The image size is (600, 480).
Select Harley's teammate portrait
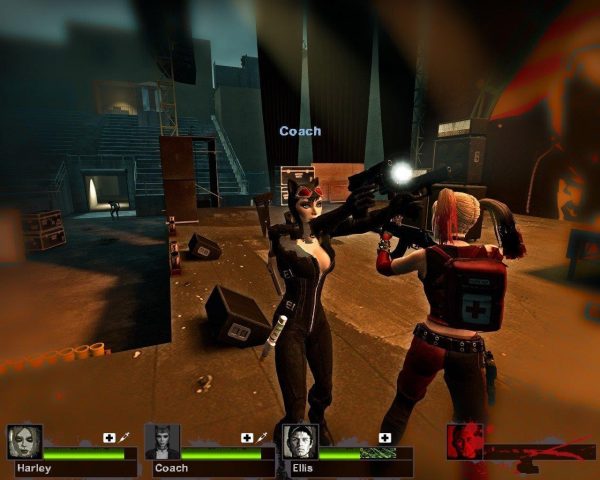[x=24, y=441]
